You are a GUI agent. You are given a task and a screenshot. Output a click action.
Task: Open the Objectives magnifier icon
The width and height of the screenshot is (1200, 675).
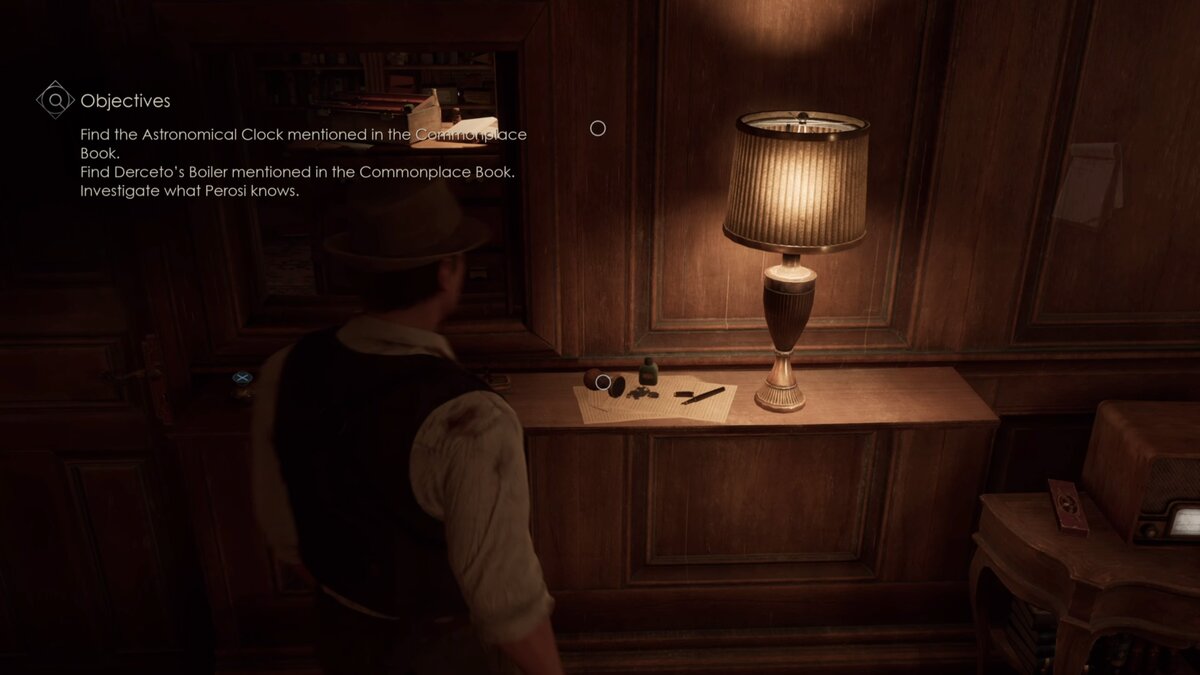click(56, 100)
